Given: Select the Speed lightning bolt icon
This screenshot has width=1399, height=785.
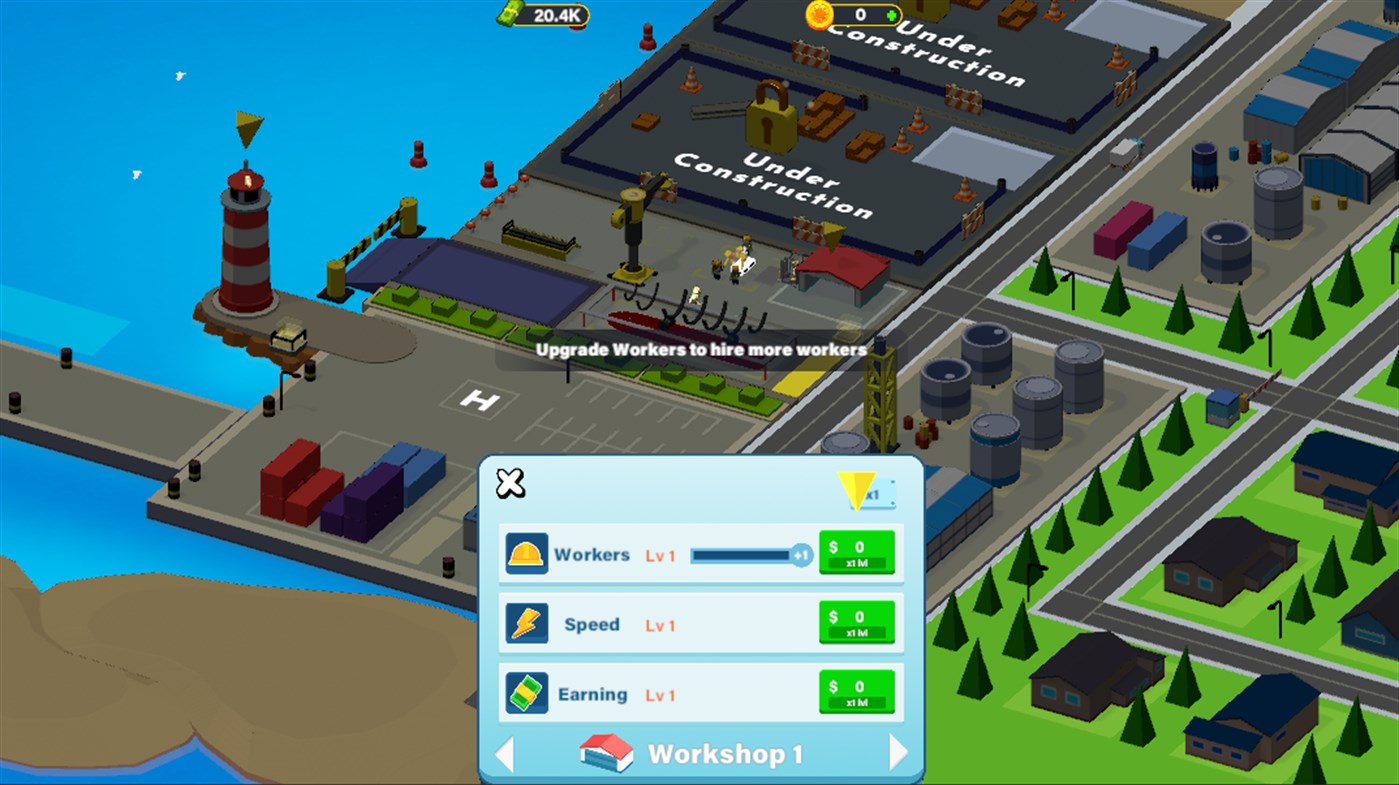Looking at the screenshot, I should [527, 623].
